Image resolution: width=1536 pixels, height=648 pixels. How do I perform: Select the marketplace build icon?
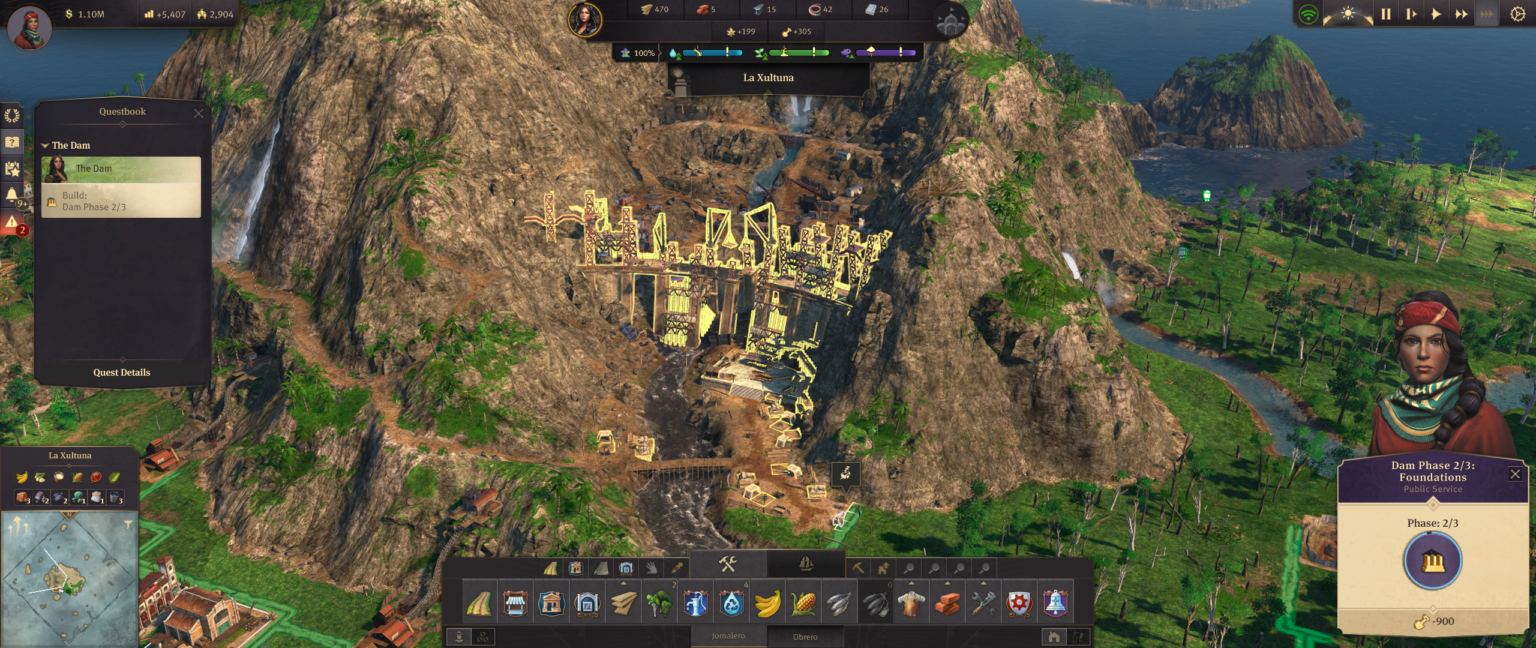(515, 603)
